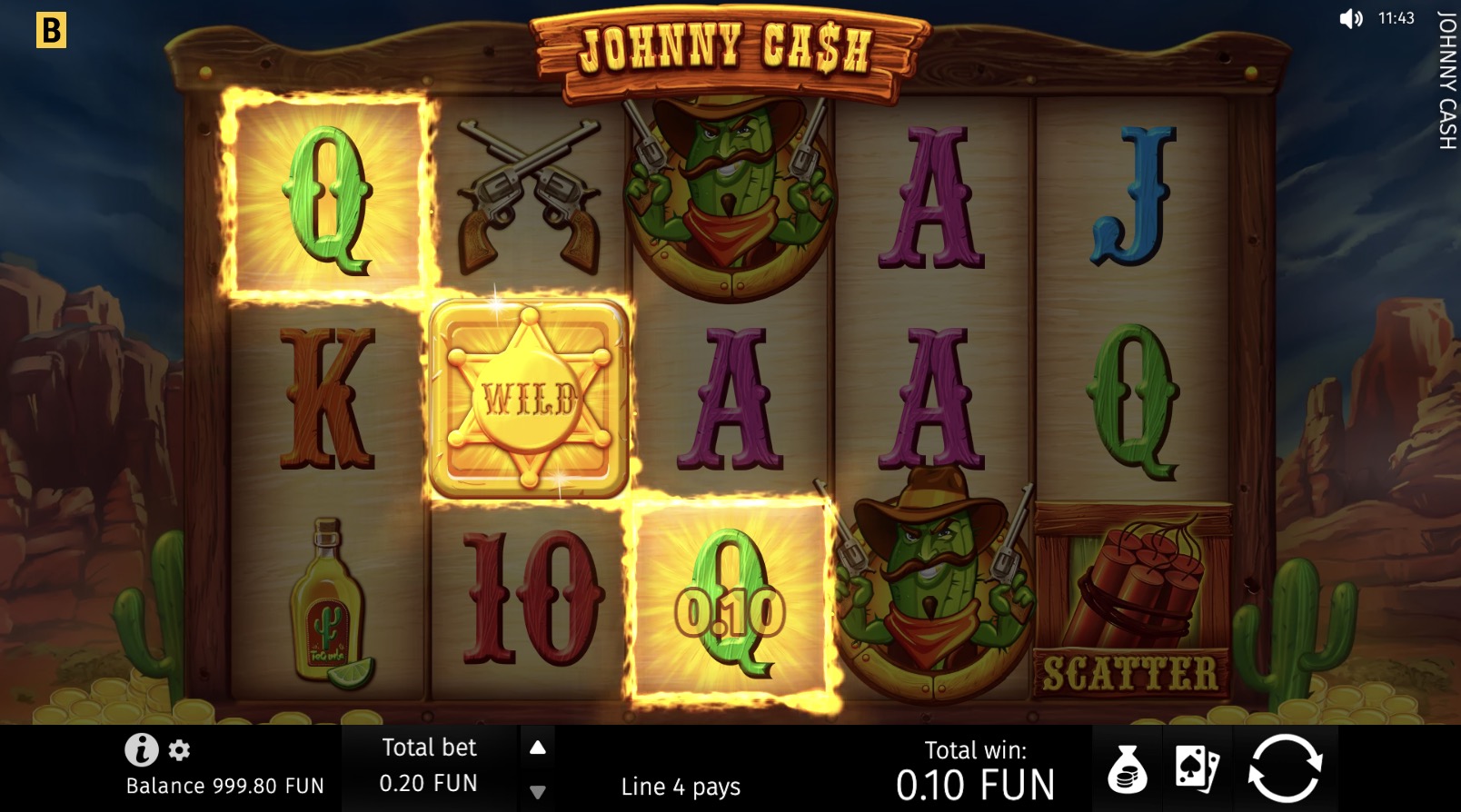Click the Total bet 0.20 FUN display

429,765
